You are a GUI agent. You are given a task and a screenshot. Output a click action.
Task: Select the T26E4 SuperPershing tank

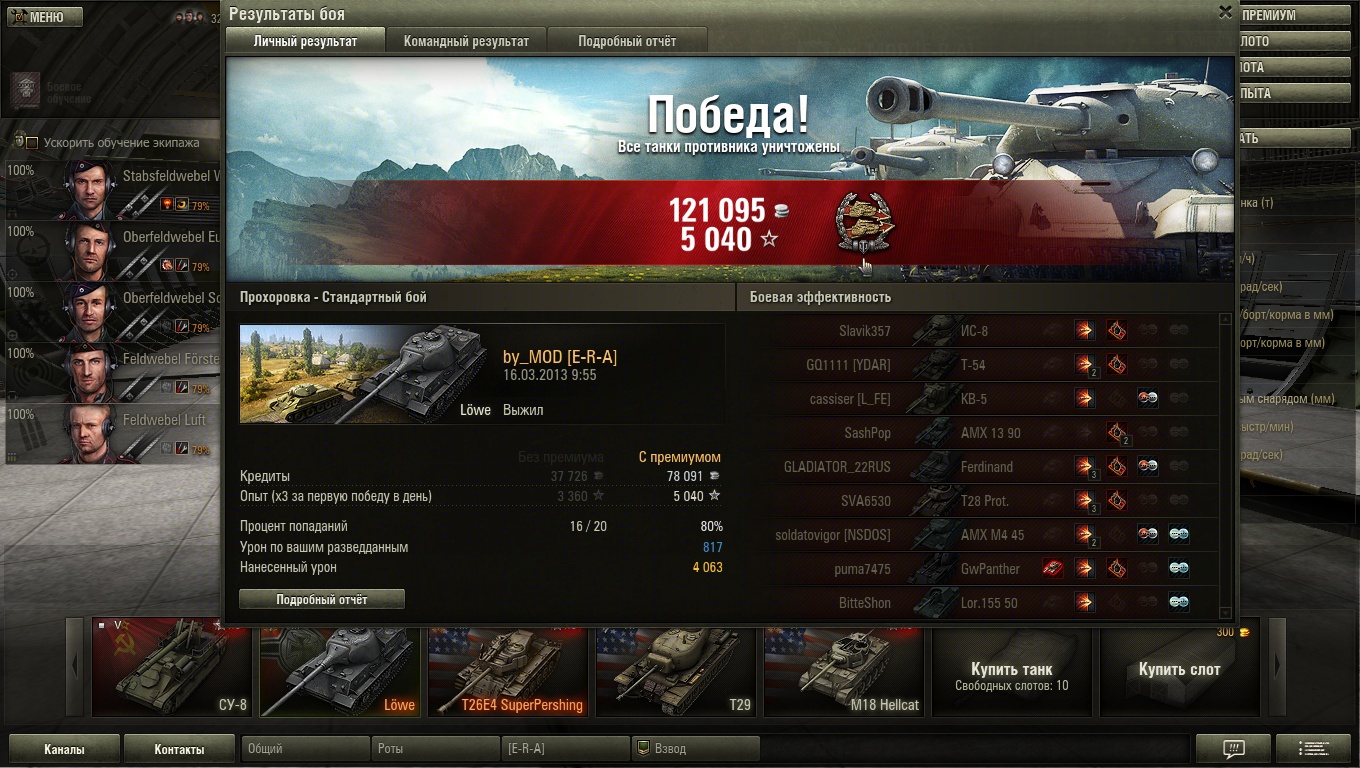[508, 668]
